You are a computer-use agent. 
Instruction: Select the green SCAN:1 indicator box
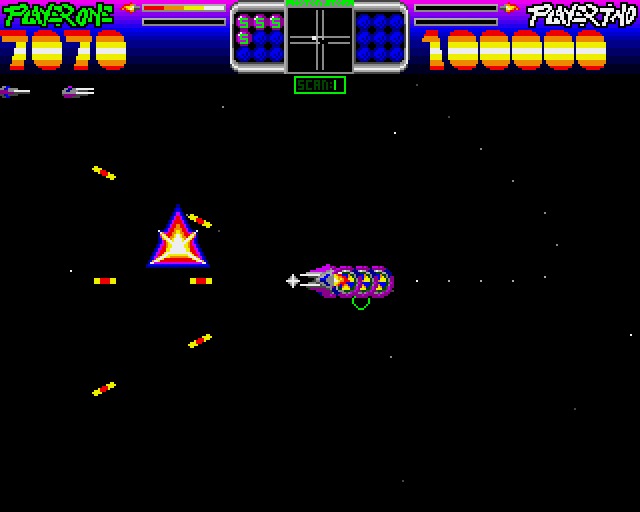(320, 85)
